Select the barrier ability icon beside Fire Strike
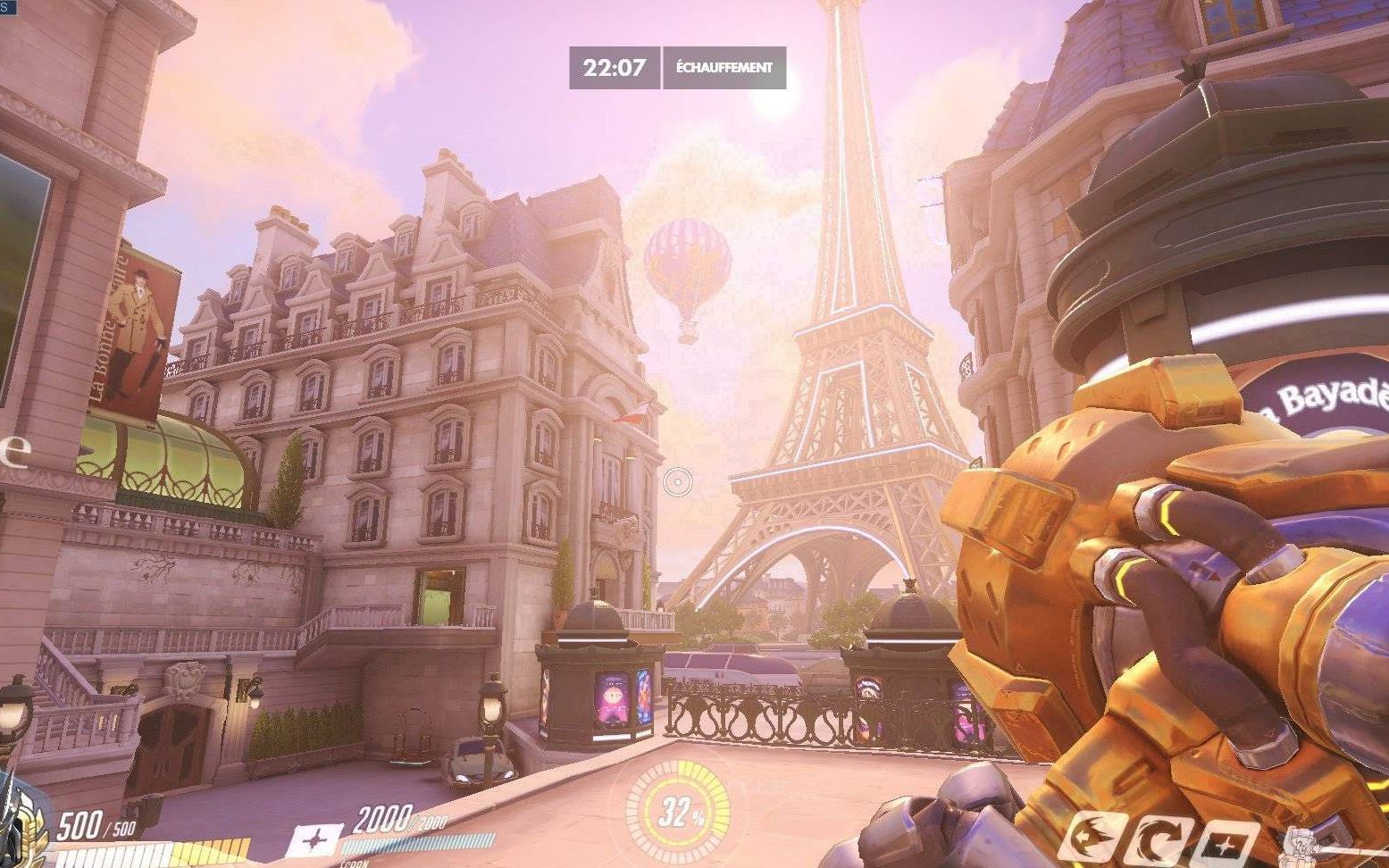Screen dimensions: 1389x868 (1225, 844)
